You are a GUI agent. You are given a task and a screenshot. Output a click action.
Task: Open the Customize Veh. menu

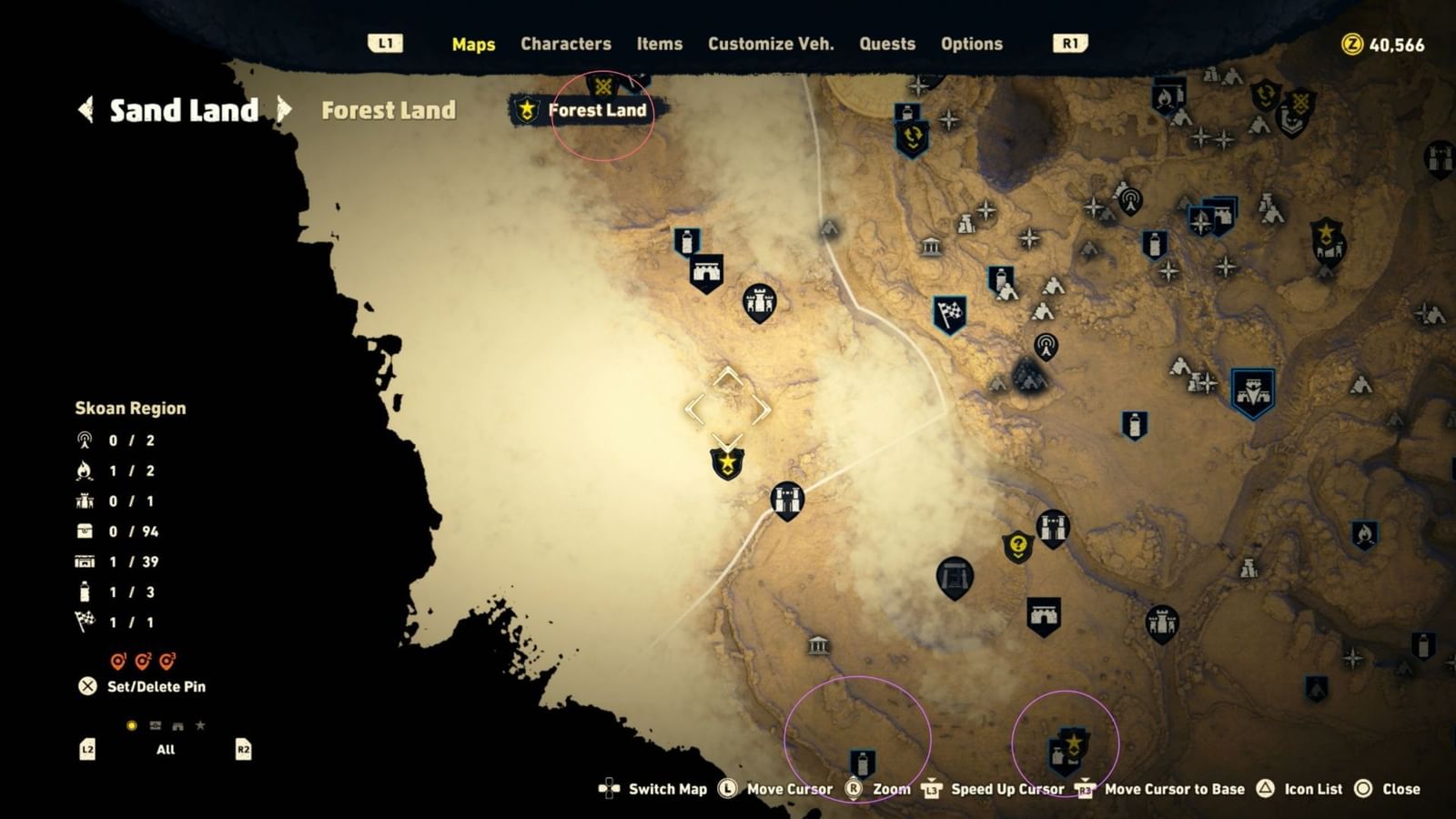pos(770,43)
